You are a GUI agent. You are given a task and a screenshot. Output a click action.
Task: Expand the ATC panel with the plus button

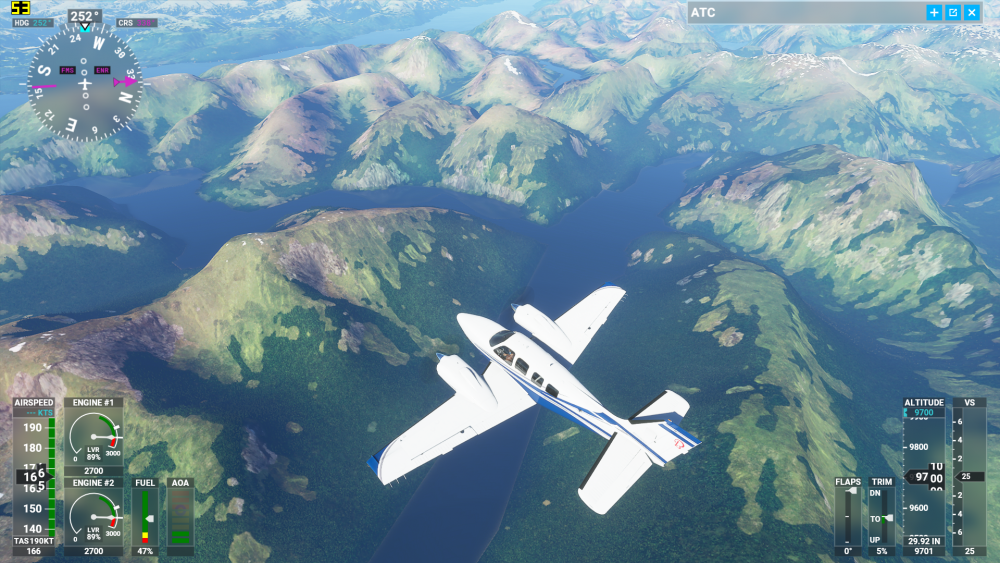pyautogui.click(x=934, y=13)
